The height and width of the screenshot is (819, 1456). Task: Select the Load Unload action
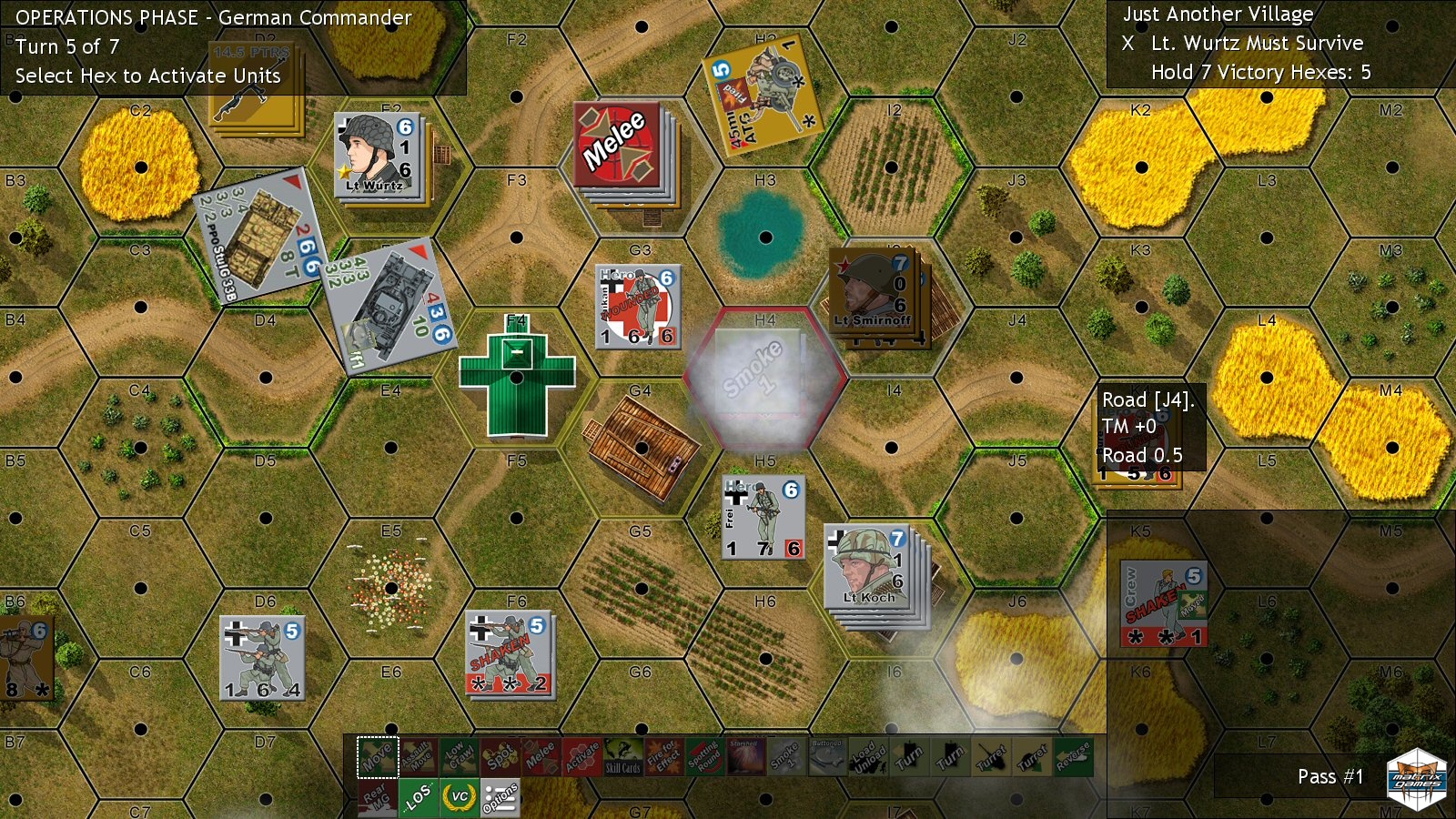click(x=868, y=757)
